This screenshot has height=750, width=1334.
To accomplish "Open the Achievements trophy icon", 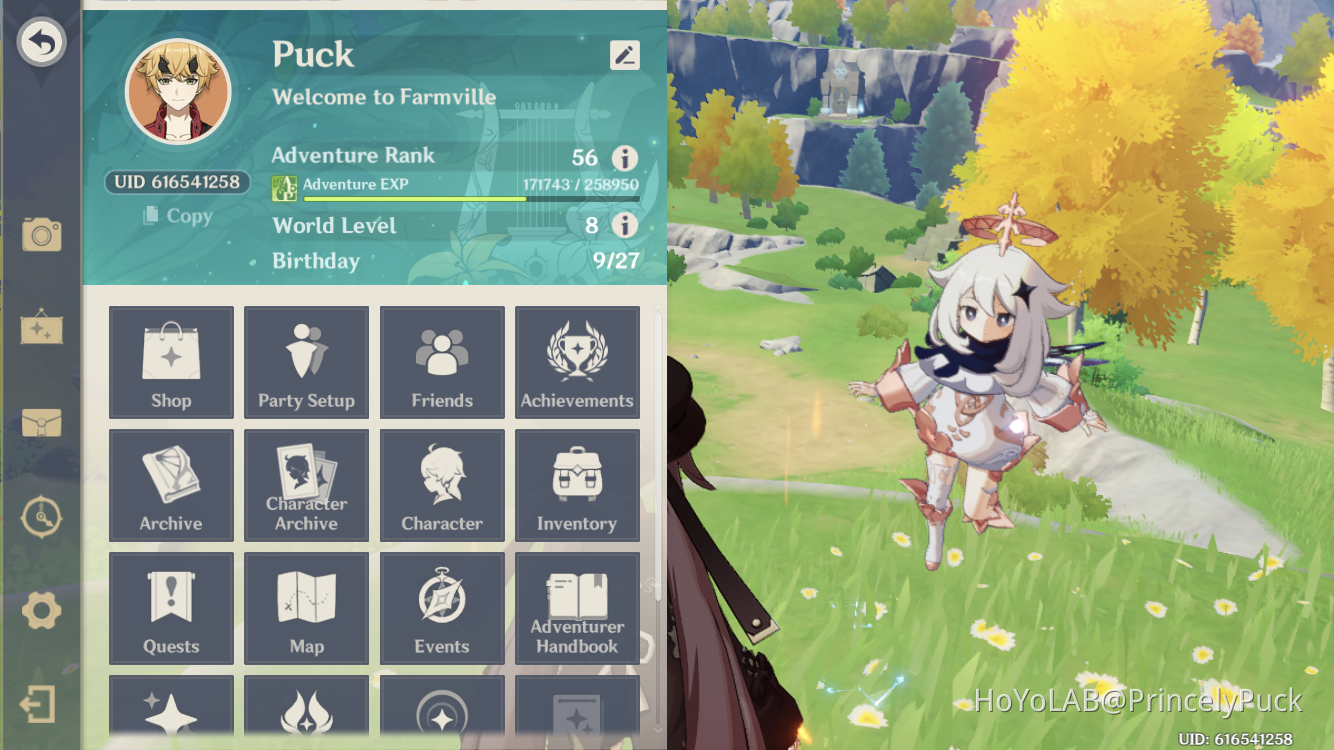I will 577,362.
